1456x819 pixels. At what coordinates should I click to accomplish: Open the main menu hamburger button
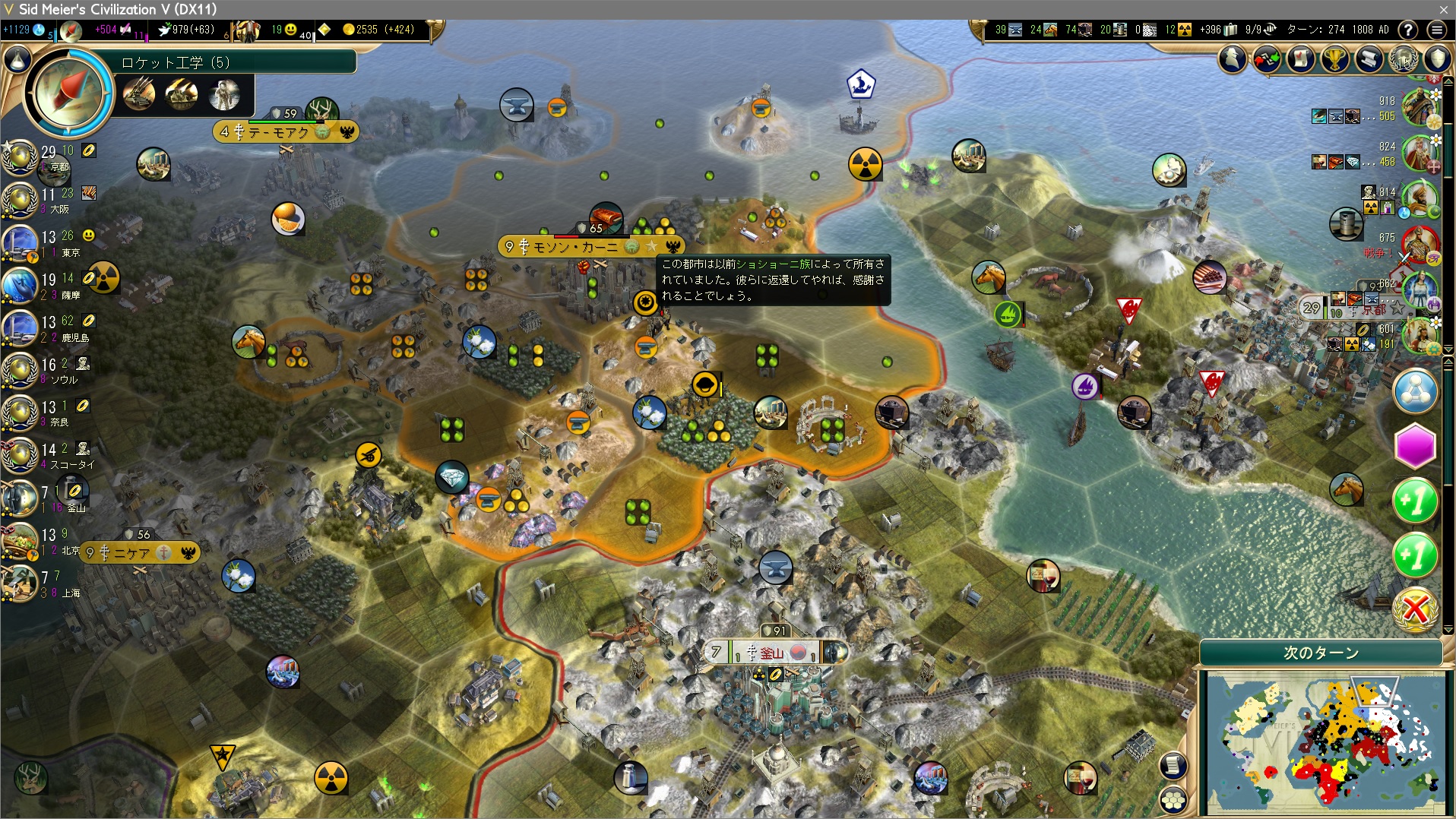[x=1436, y=30]
